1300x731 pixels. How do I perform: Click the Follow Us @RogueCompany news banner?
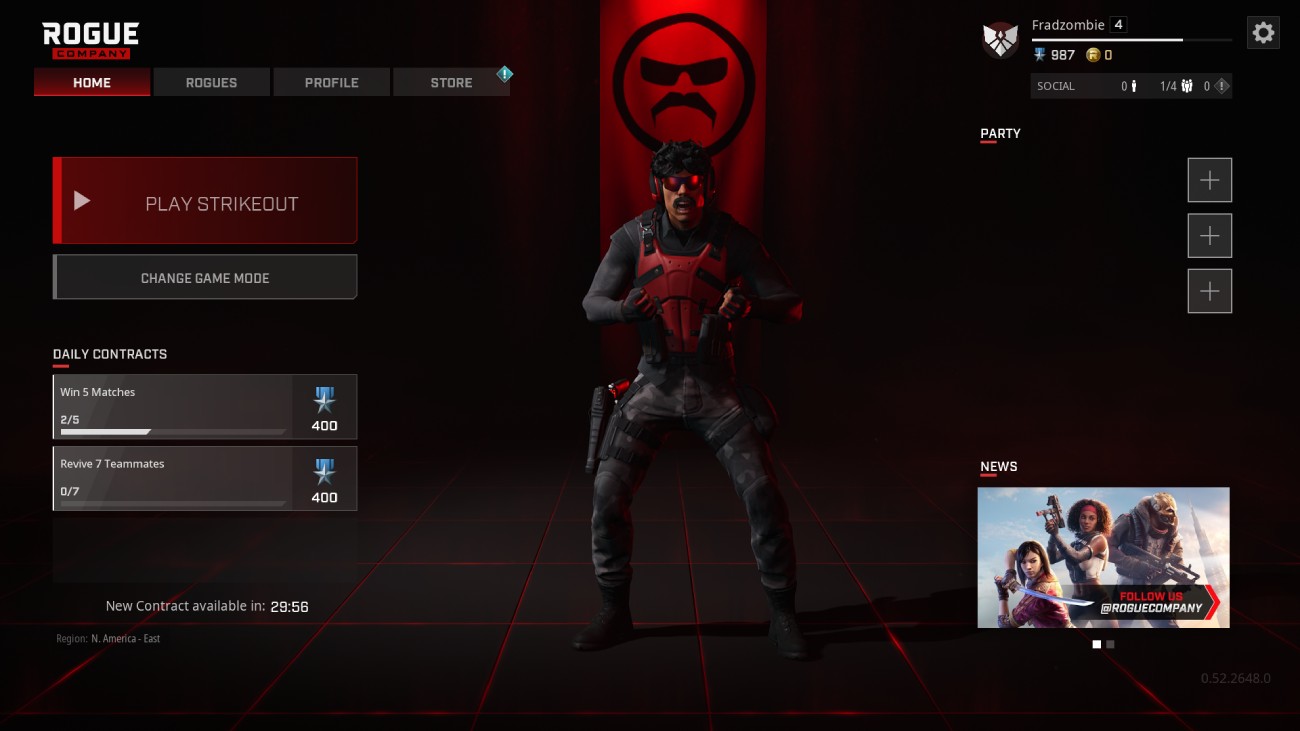coord(1103,557)
